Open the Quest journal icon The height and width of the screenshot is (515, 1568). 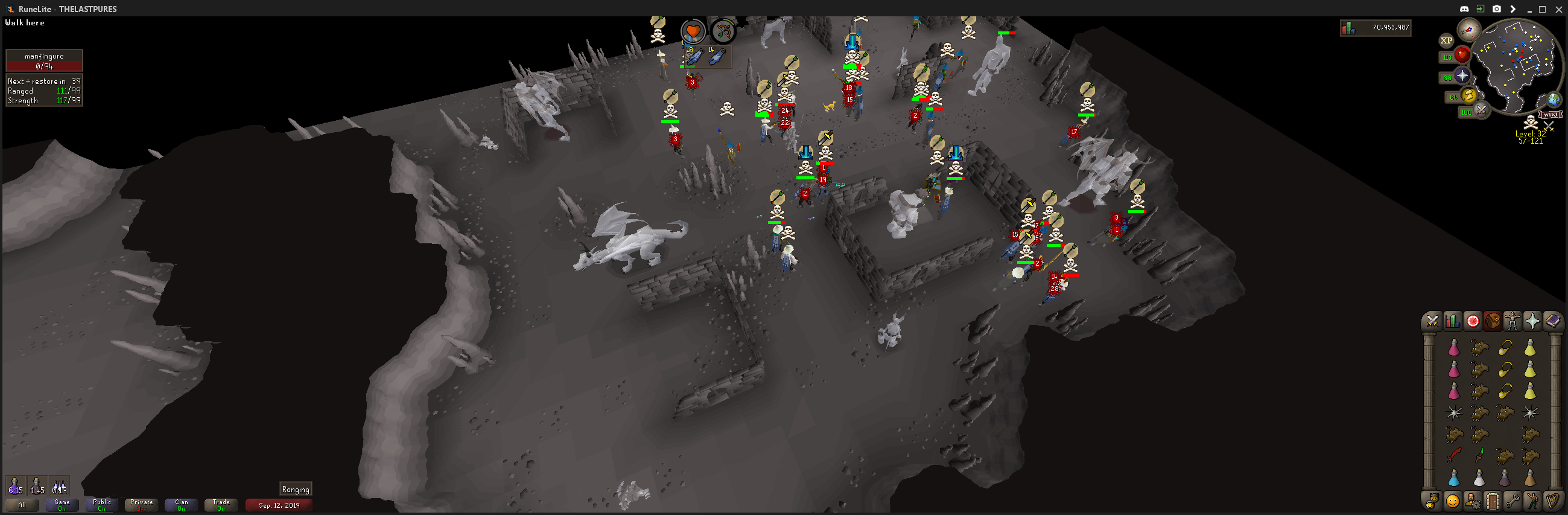coord(1474,322)
